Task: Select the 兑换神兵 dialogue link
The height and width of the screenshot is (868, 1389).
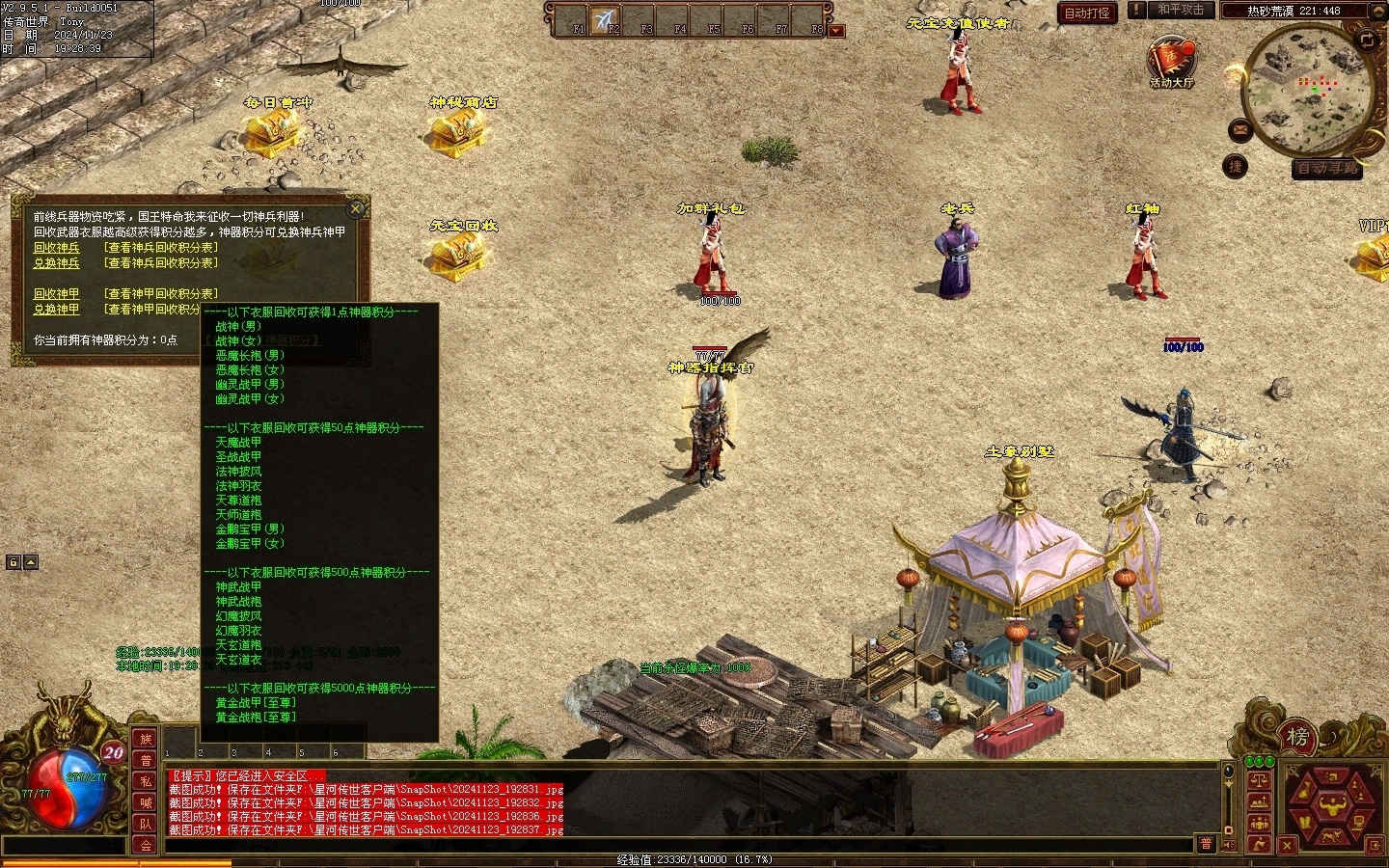Action: pyautogui.click(x=57, y=263)
